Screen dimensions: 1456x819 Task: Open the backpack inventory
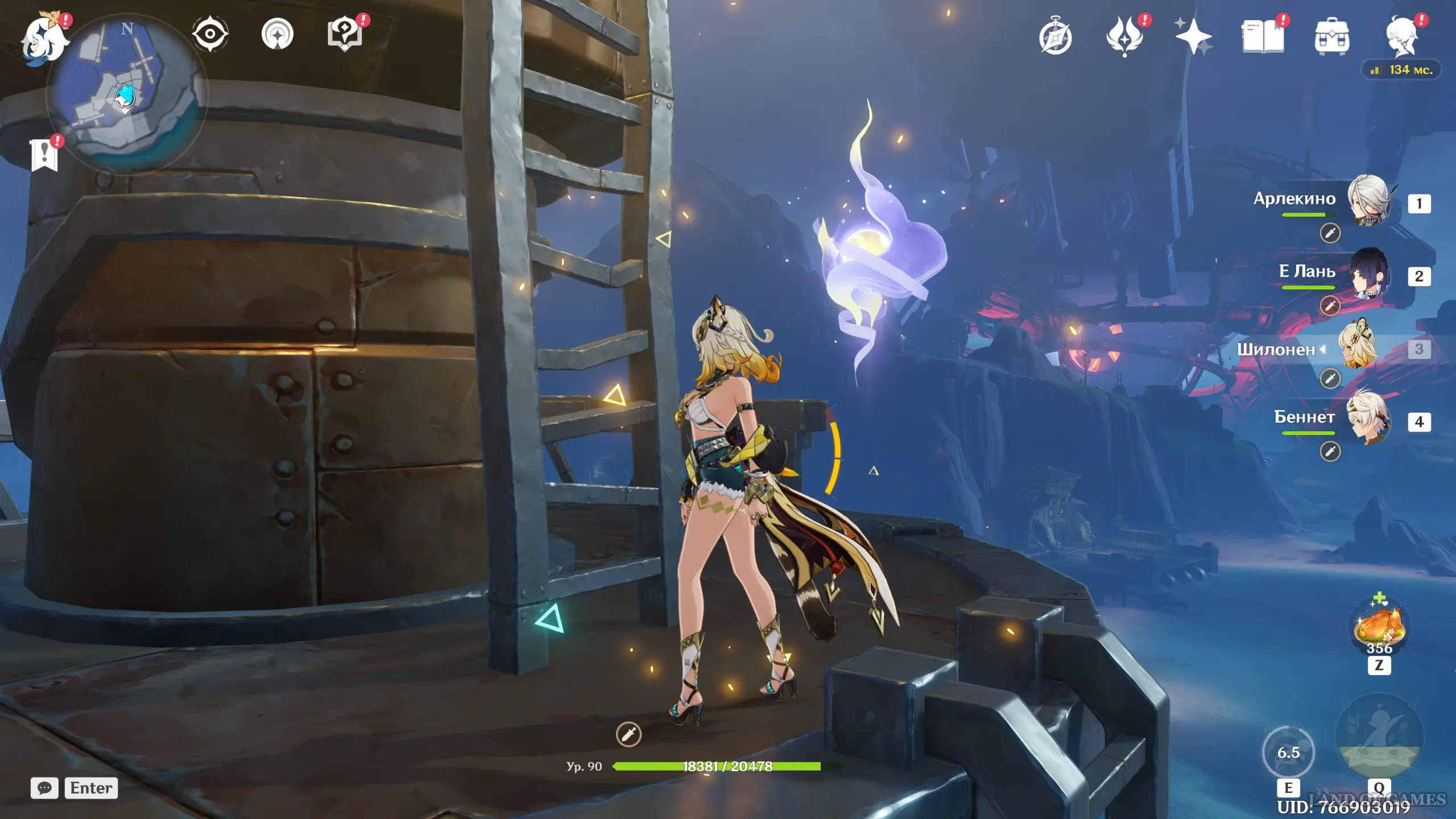(x=1331, y=38)
